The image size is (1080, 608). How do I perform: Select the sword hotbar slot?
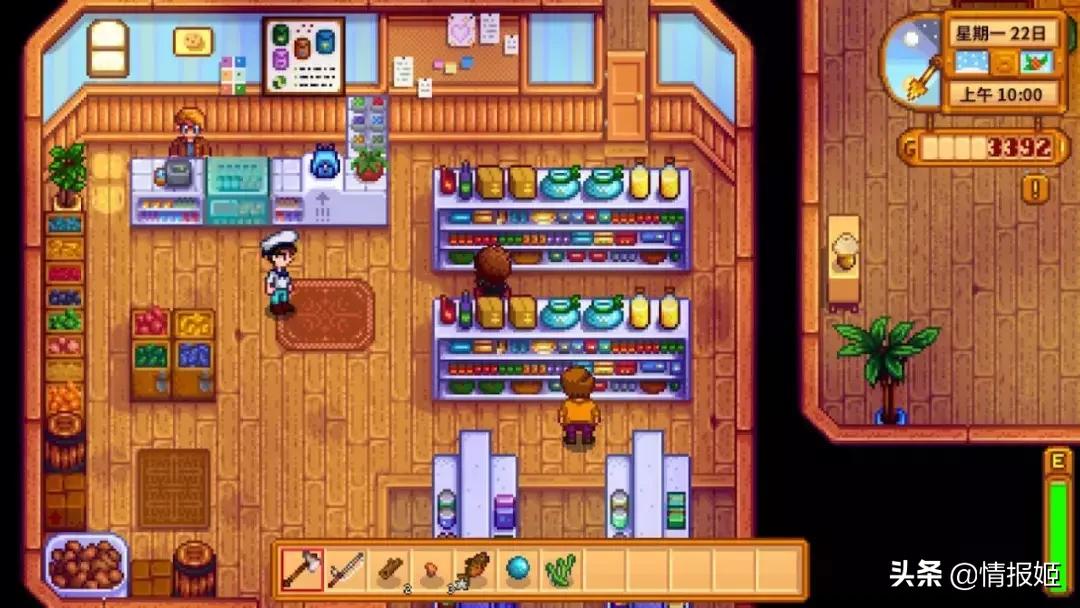345,570
